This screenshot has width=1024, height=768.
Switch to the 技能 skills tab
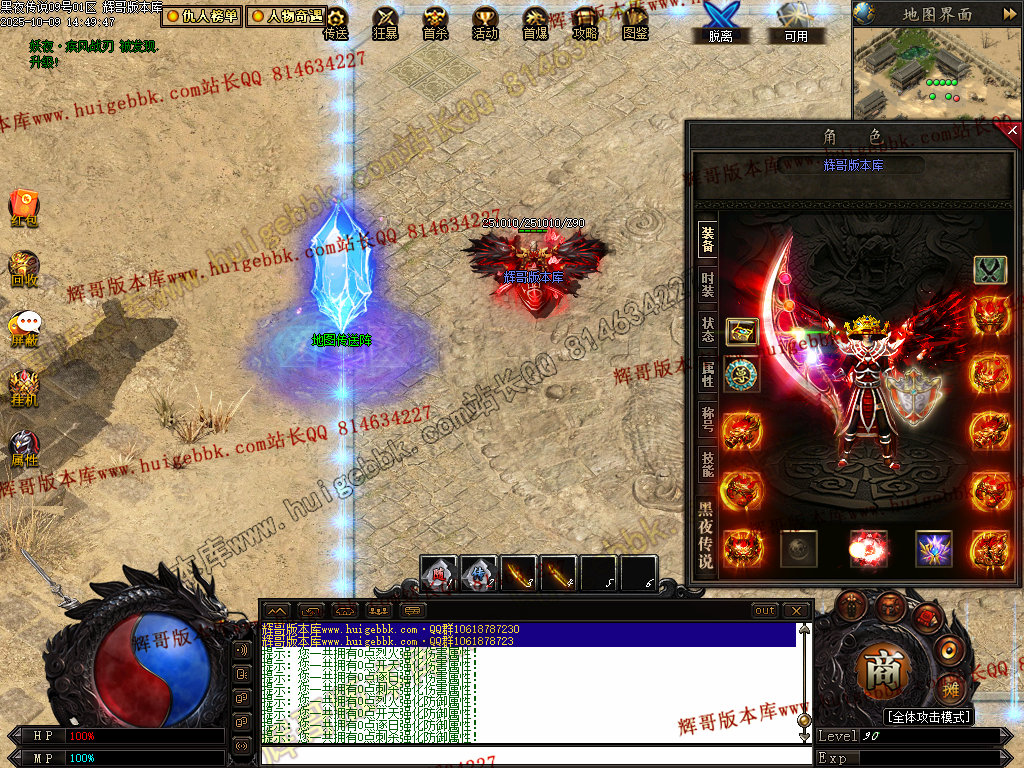point(707,462)
